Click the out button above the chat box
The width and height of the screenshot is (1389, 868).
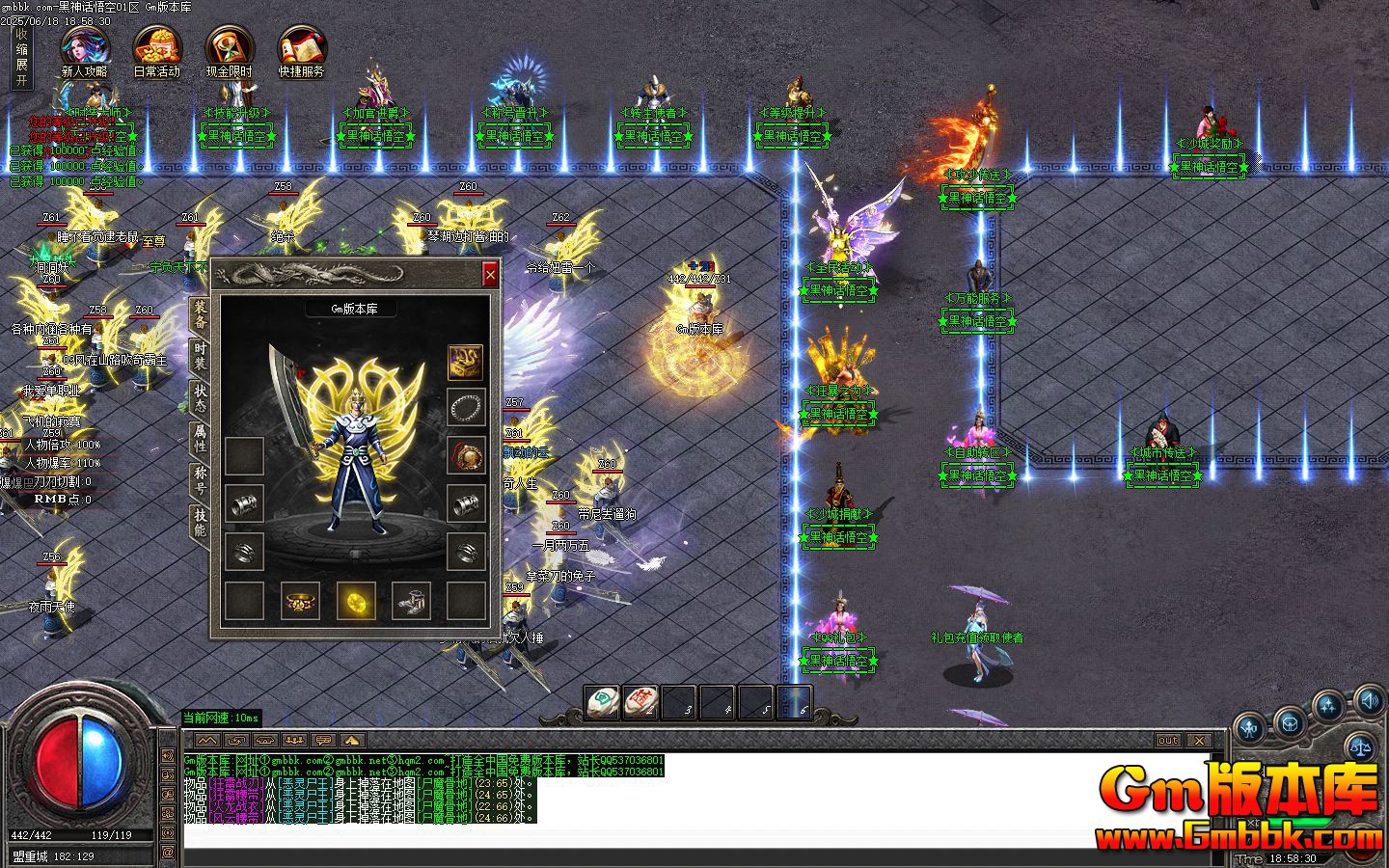[1167, 739]
